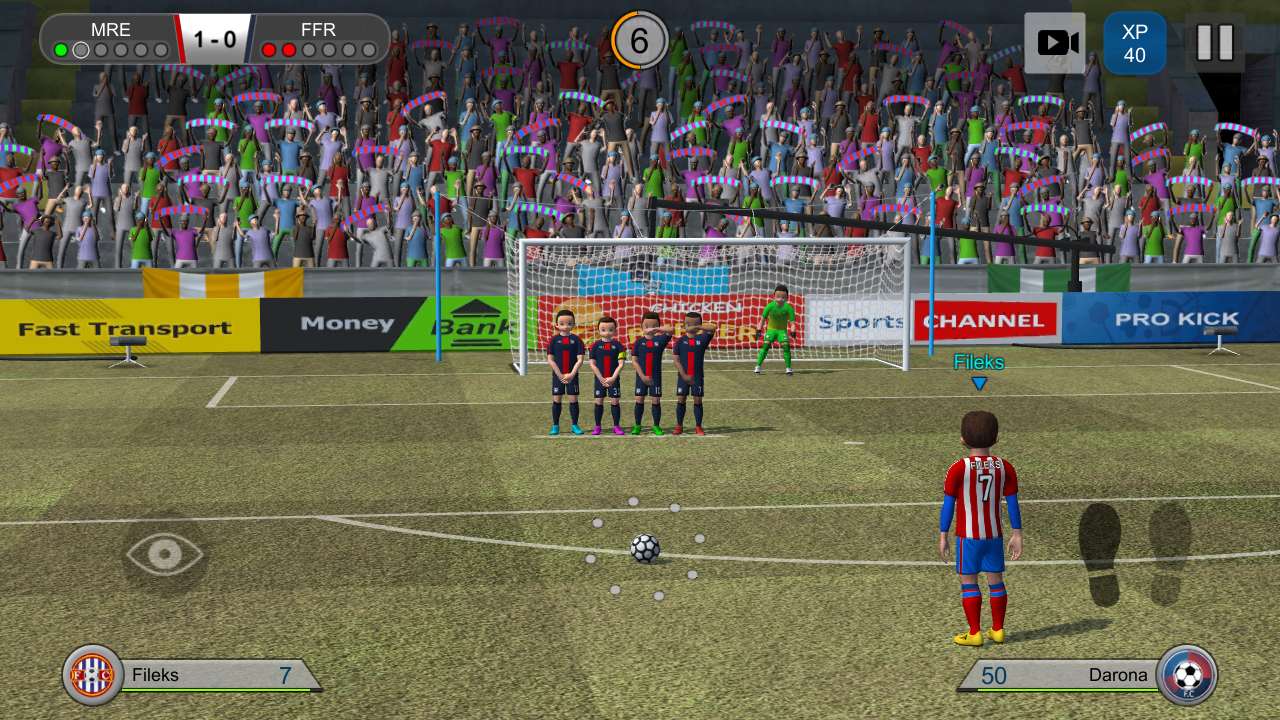Open the video replay camera icon
1280x720 pixels.
[x=1054, y=41]
